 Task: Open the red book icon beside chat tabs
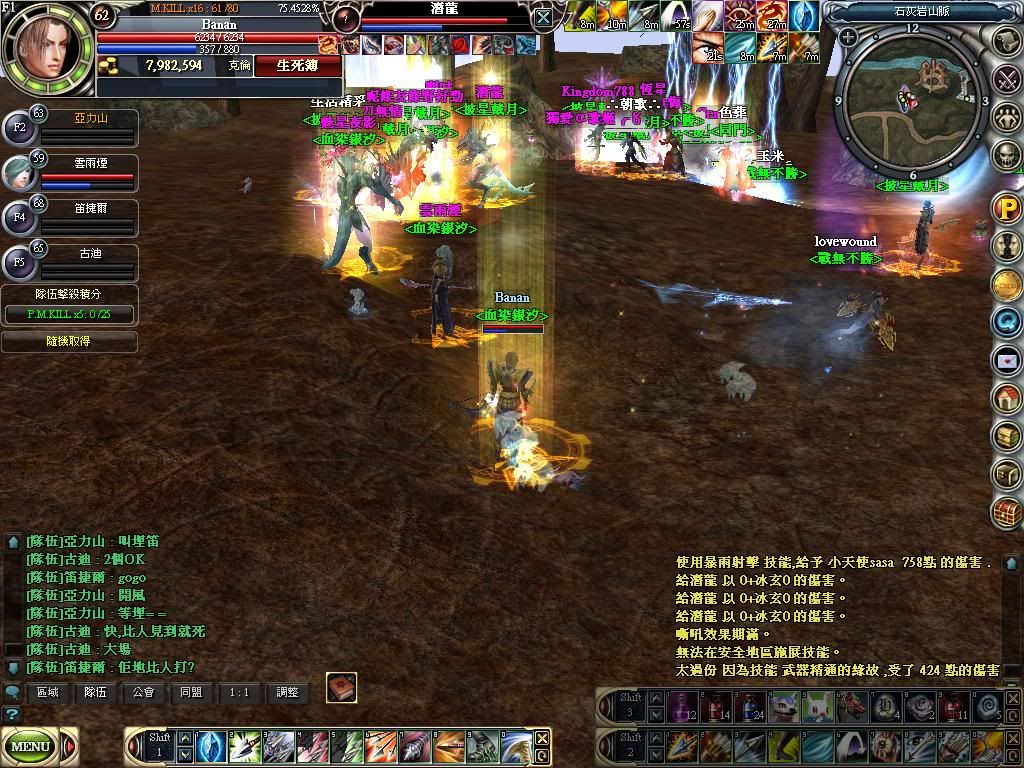pos(341,688)
